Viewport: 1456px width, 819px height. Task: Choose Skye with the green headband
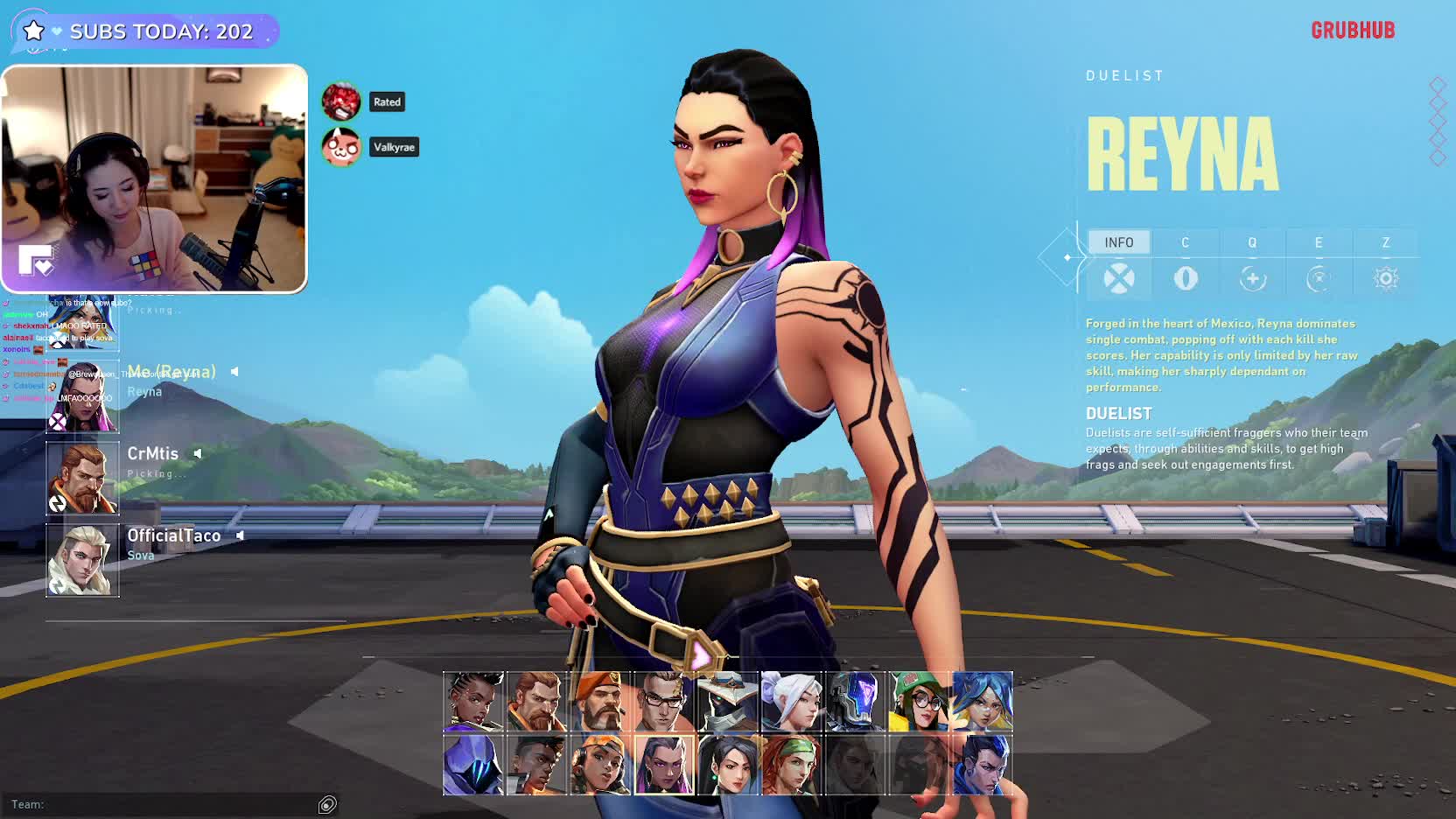(791, 765)
